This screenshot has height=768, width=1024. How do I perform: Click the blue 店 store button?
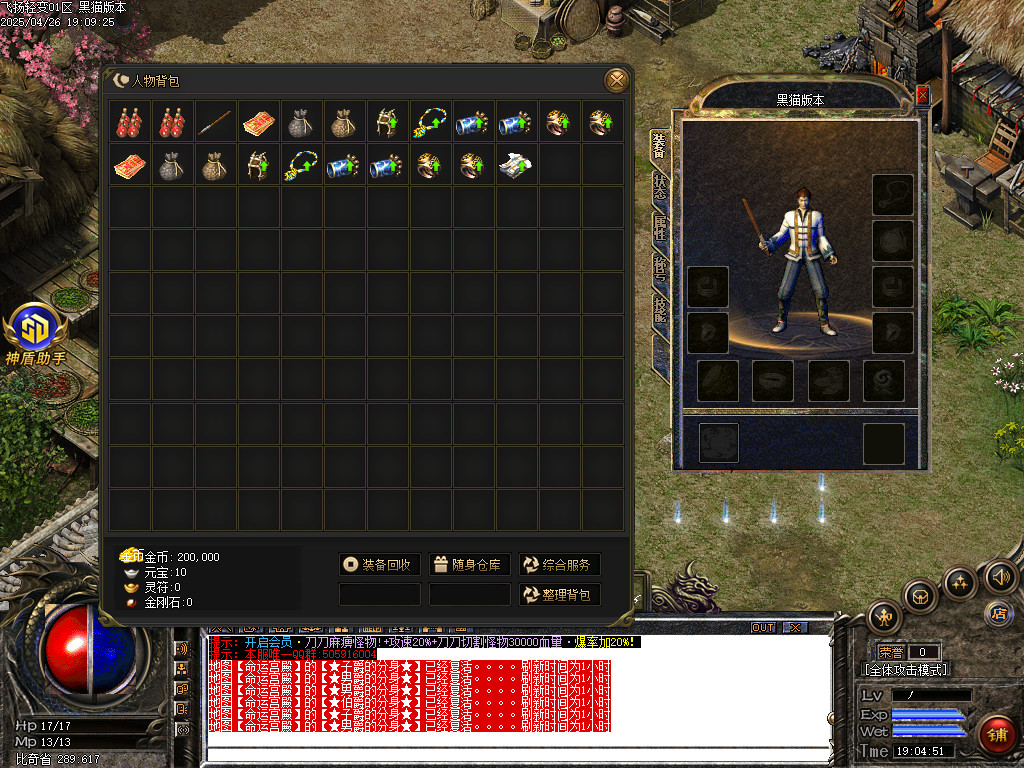point(997,612)
